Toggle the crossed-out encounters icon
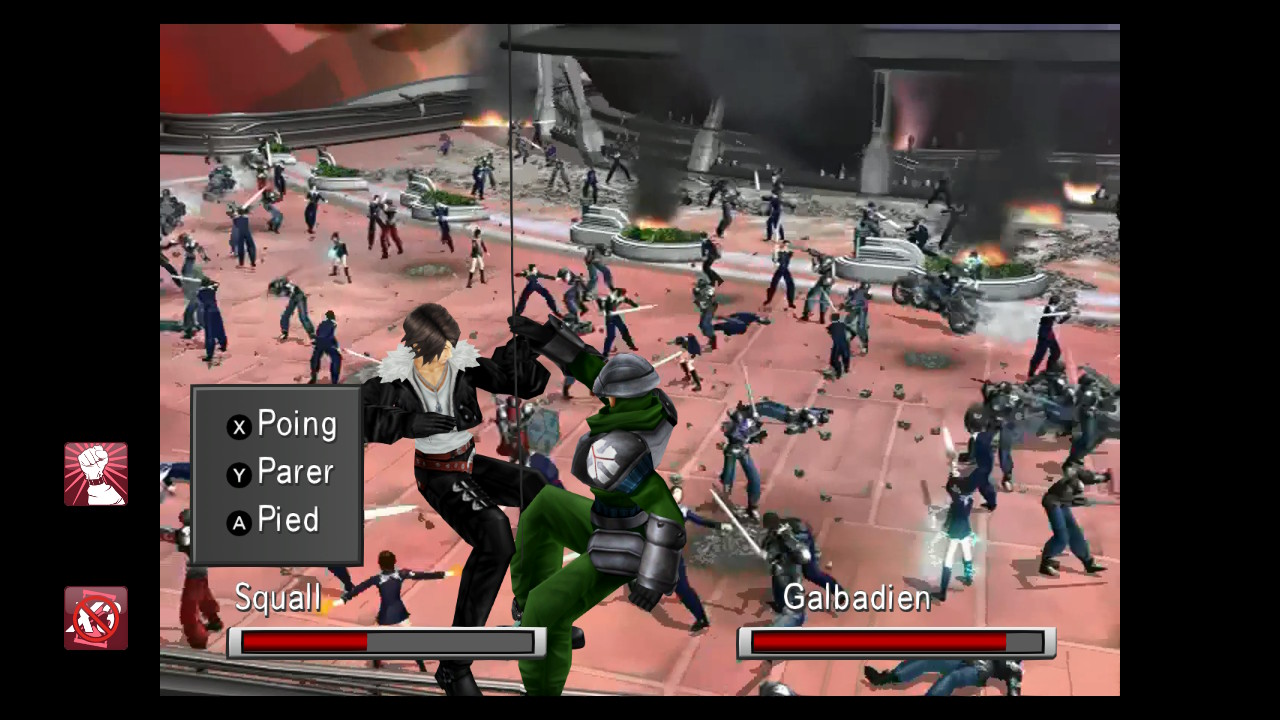The height and width of the screenshot is (720, 1280). coord(96,618)
